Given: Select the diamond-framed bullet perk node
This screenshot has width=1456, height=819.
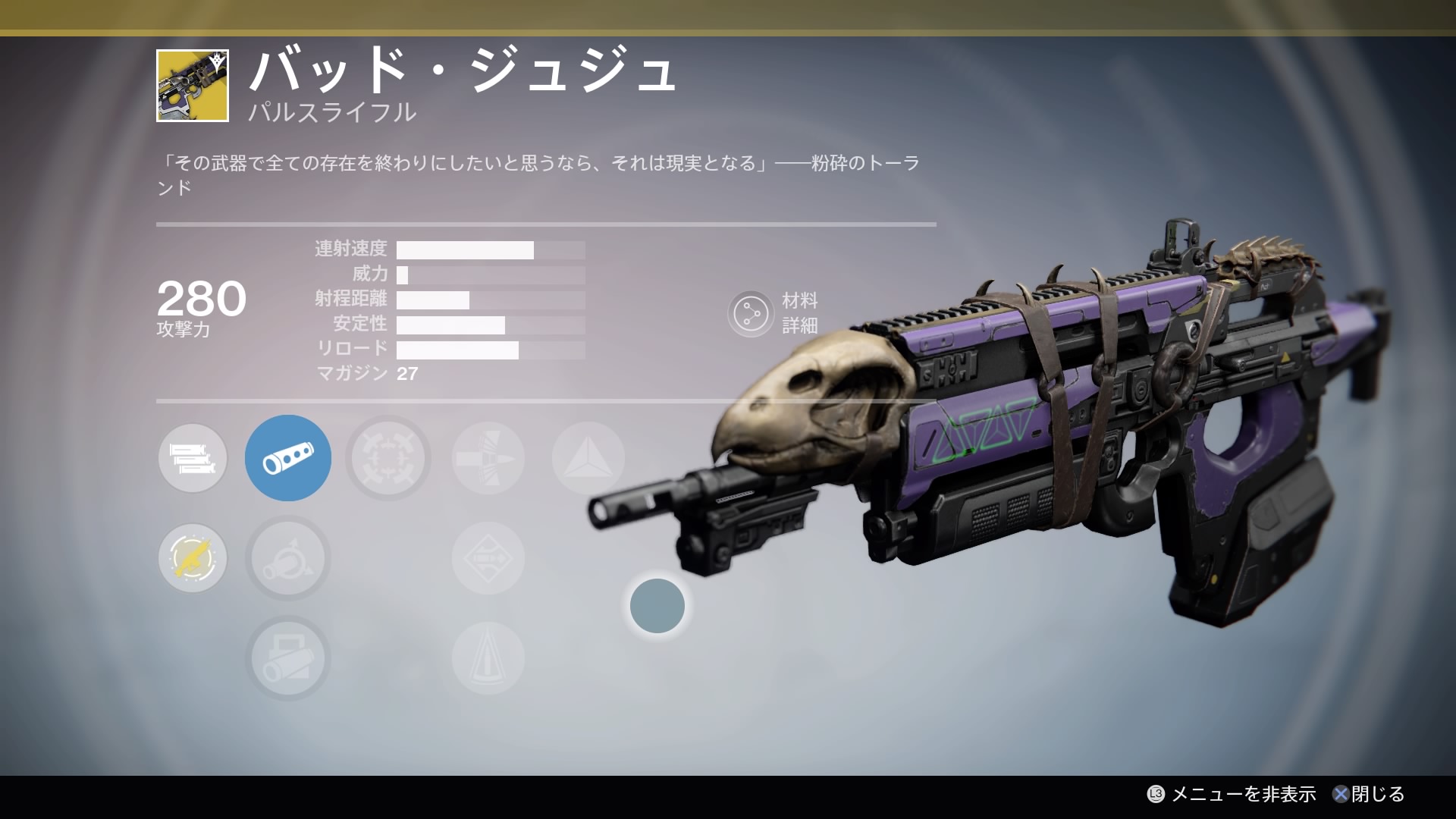Looking at the screenshot, I should pos(488,559).
